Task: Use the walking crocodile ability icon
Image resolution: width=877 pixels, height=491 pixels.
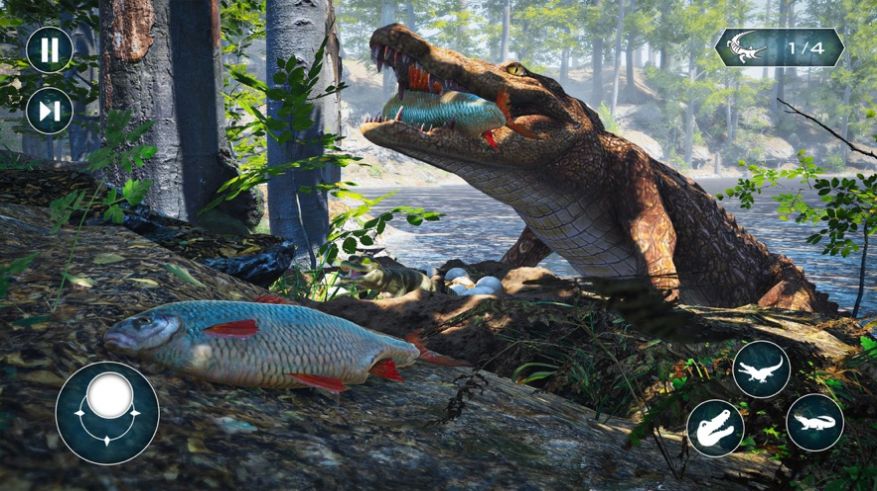Action: (814, 422)
